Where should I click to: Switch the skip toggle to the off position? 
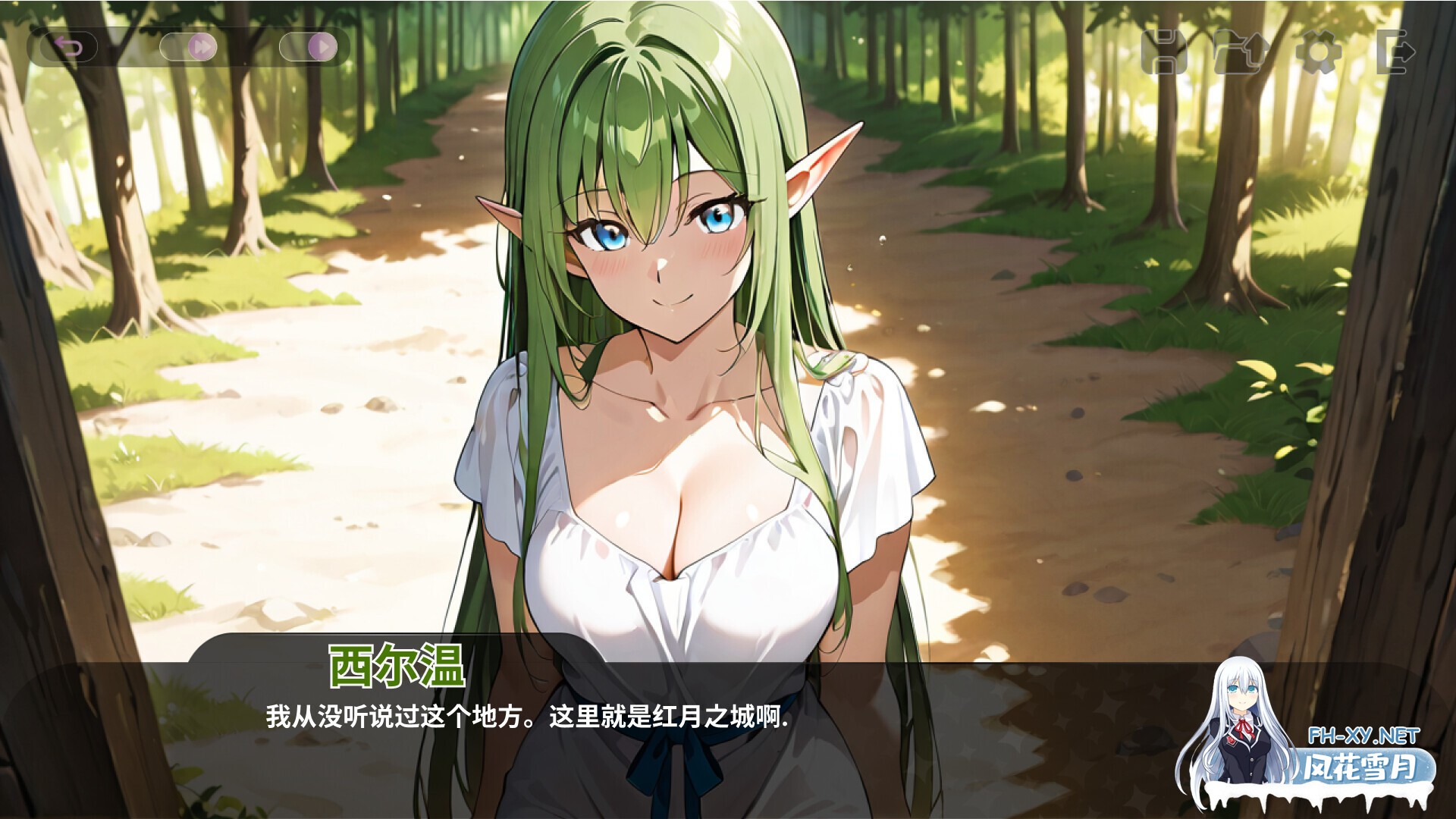[171, 47]
